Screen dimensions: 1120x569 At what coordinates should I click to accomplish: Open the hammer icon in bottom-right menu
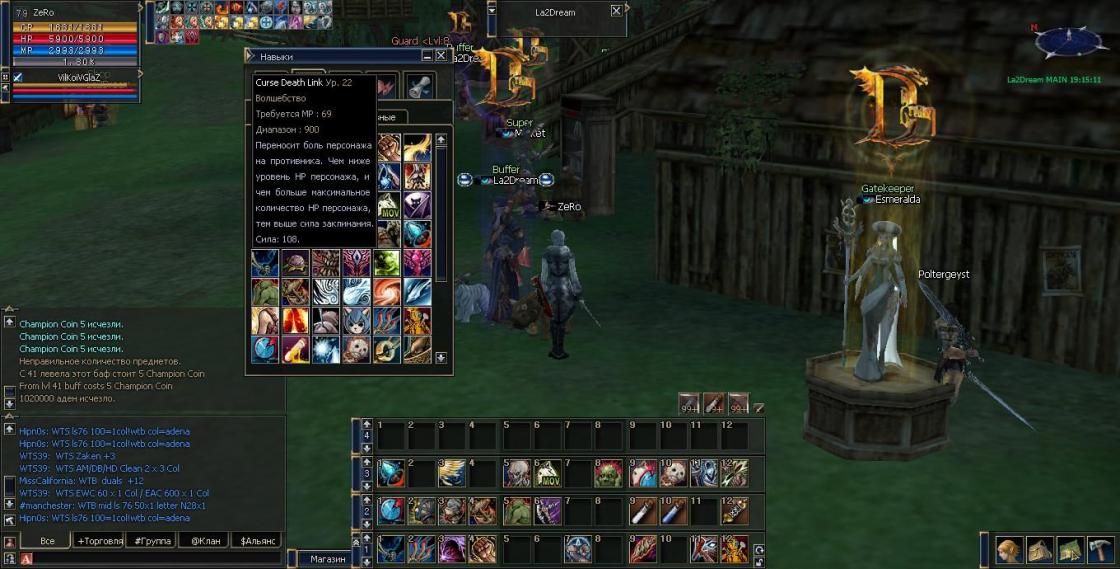pos(1101,549)
